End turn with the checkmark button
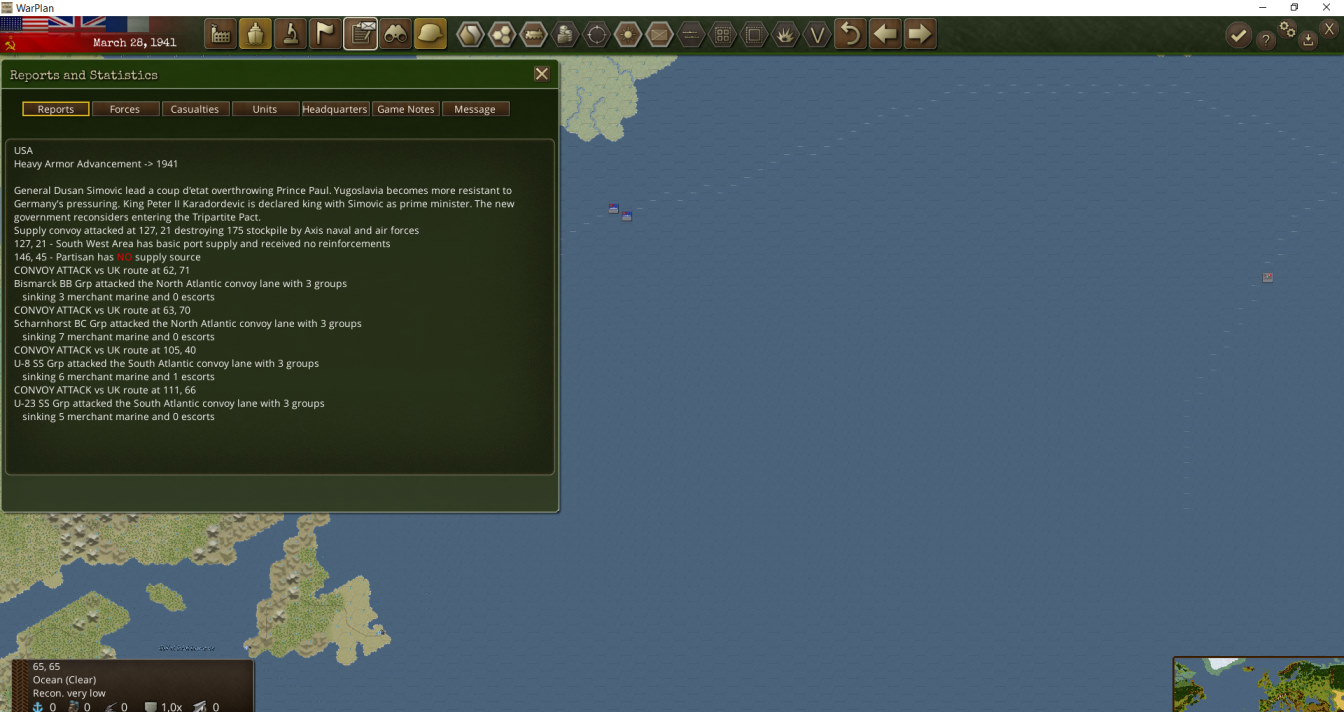This screenshot has height=712, width=1344. pos(1239,36)
